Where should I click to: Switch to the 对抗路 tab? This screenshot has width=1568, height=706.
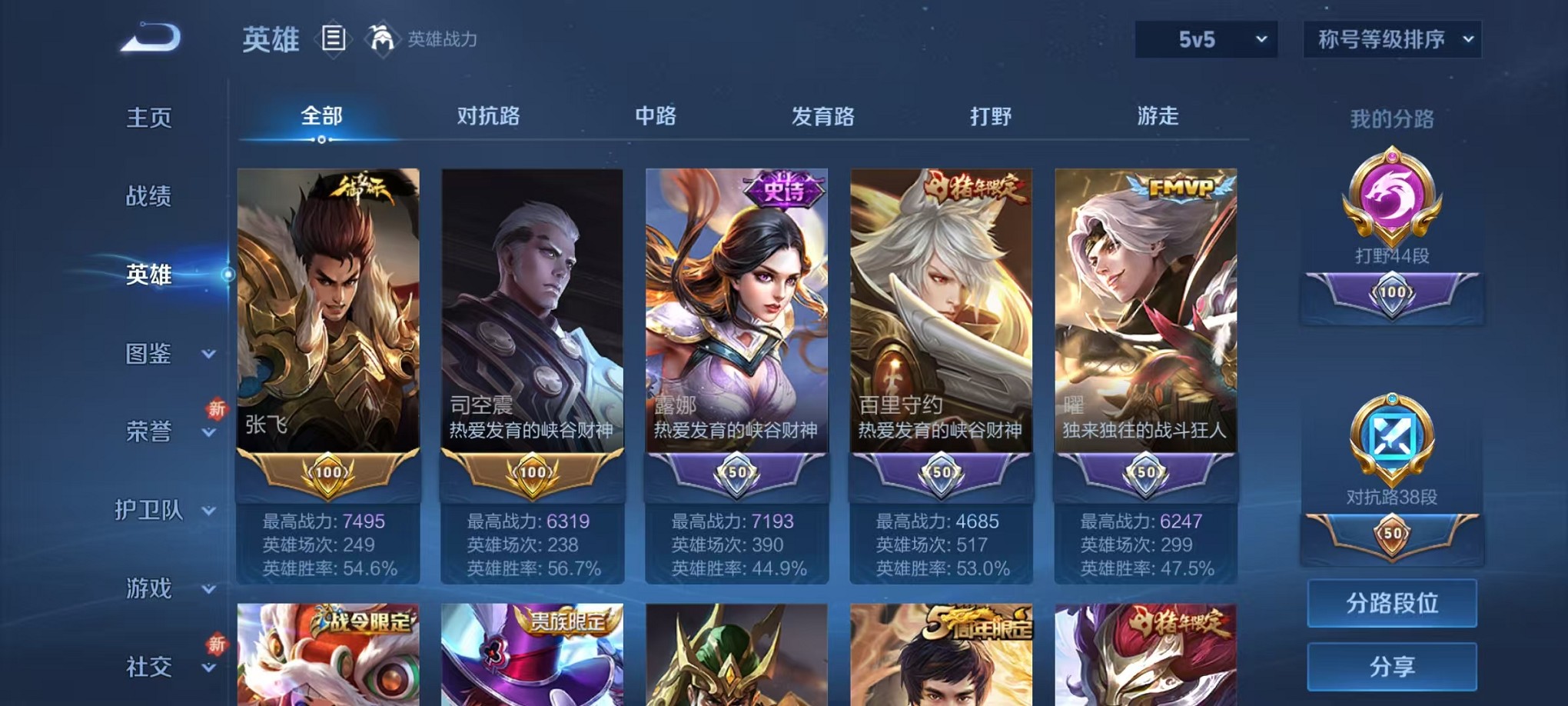(x=490, y=117)
